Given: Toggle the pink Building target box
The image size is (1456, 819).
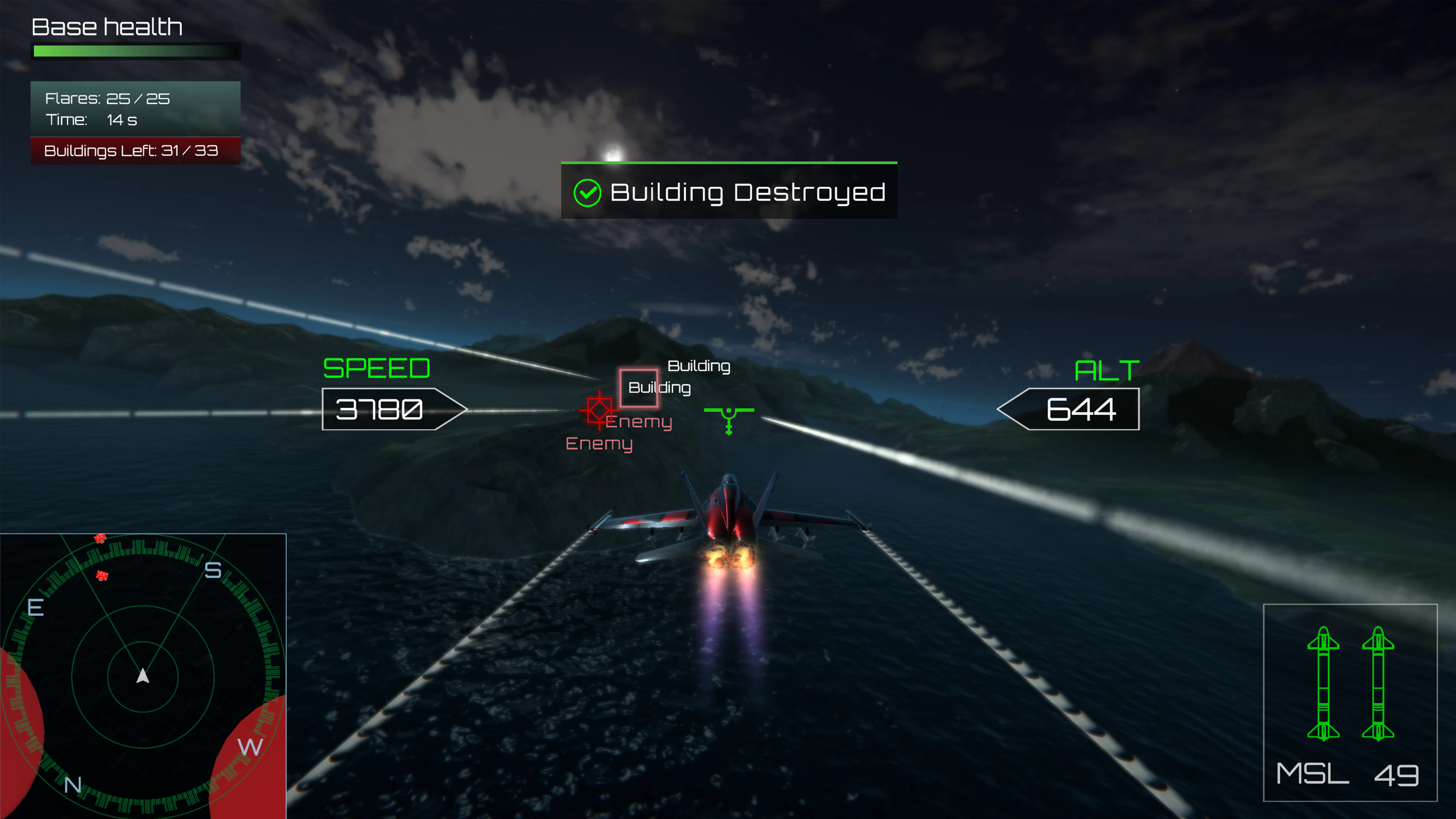Looking at the screenshot, I should (x=639, y=388).
